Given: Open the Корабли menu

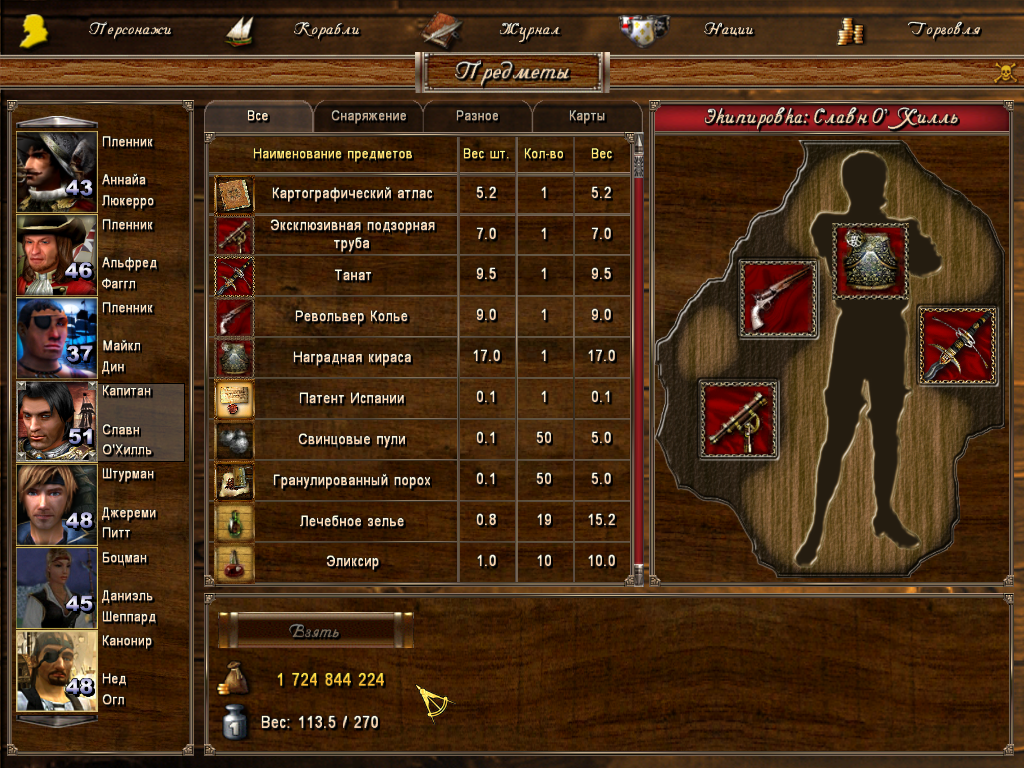Looking at the screenshot, I should point(326,30).
